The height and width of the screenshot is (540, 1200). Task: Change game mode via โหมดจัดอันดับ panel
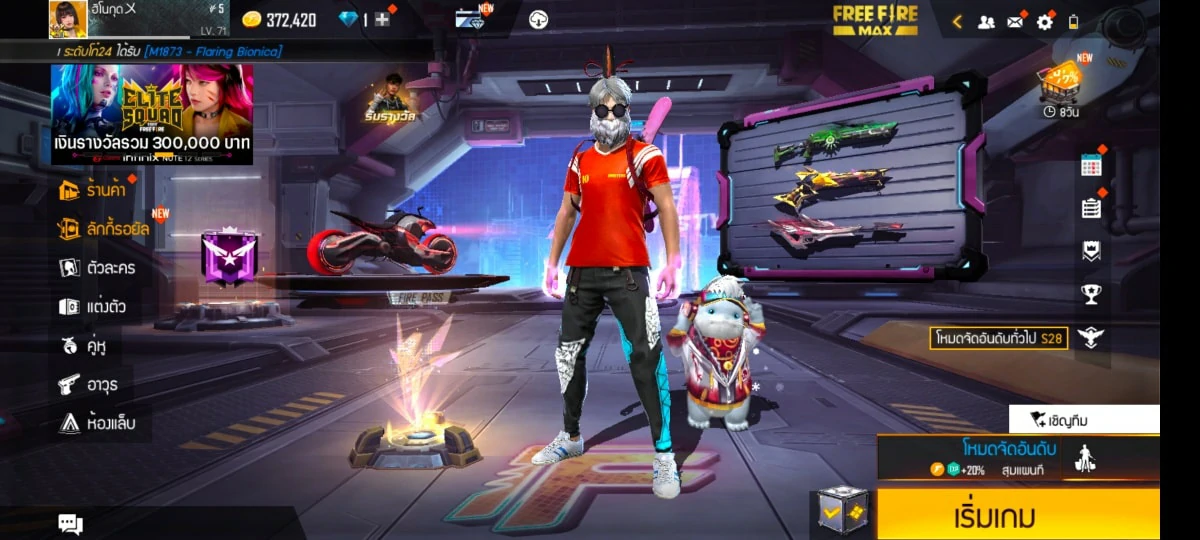pos(1005,457)
